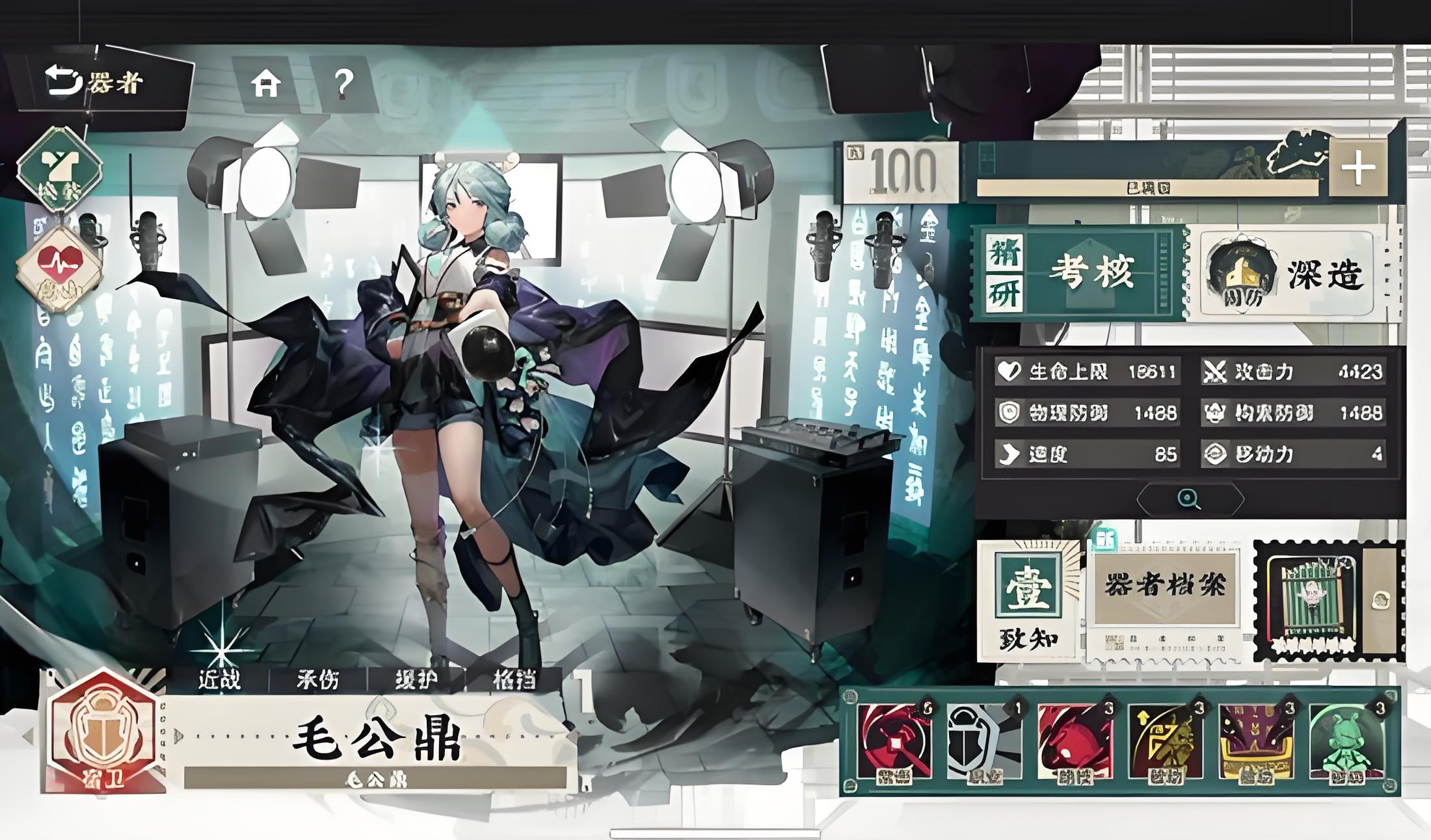
Task: Open the 器者档案 character archive
Action: coord(1164,592)
